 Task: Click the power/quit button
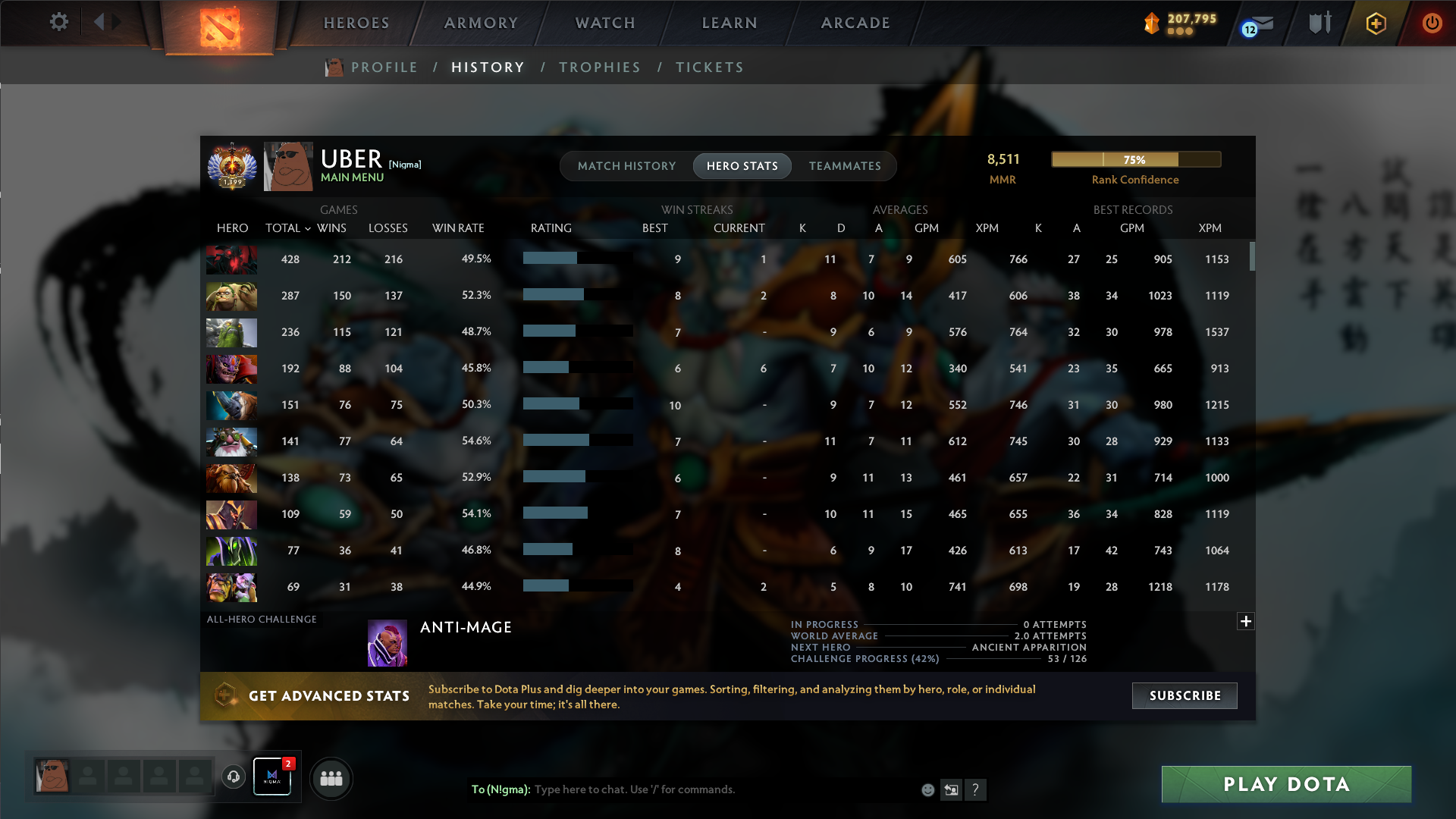(1432, 23)
